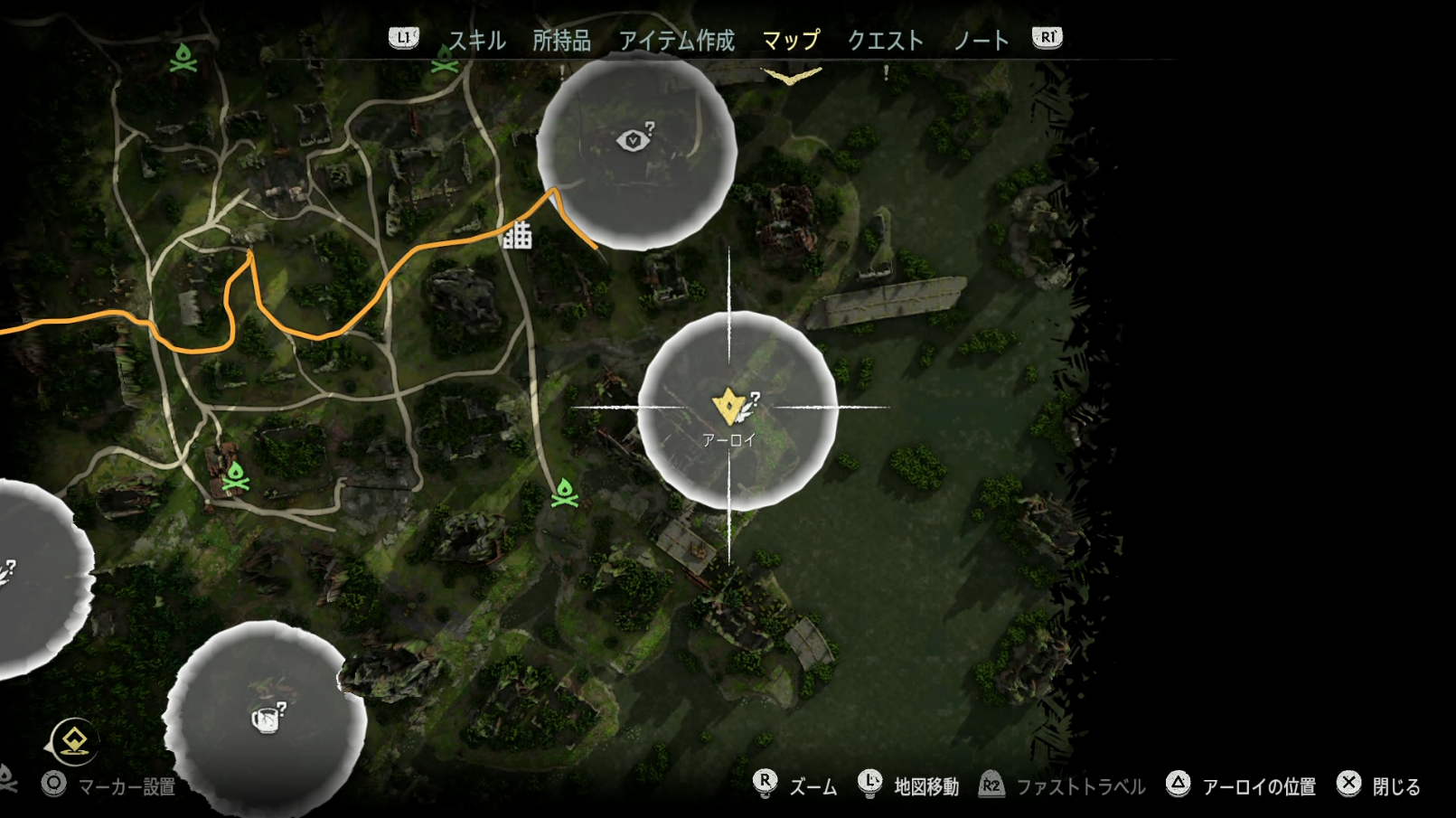Select the yellow アーロイ position marker
Screen dimensions: 1456x818
tap(728, 406)
